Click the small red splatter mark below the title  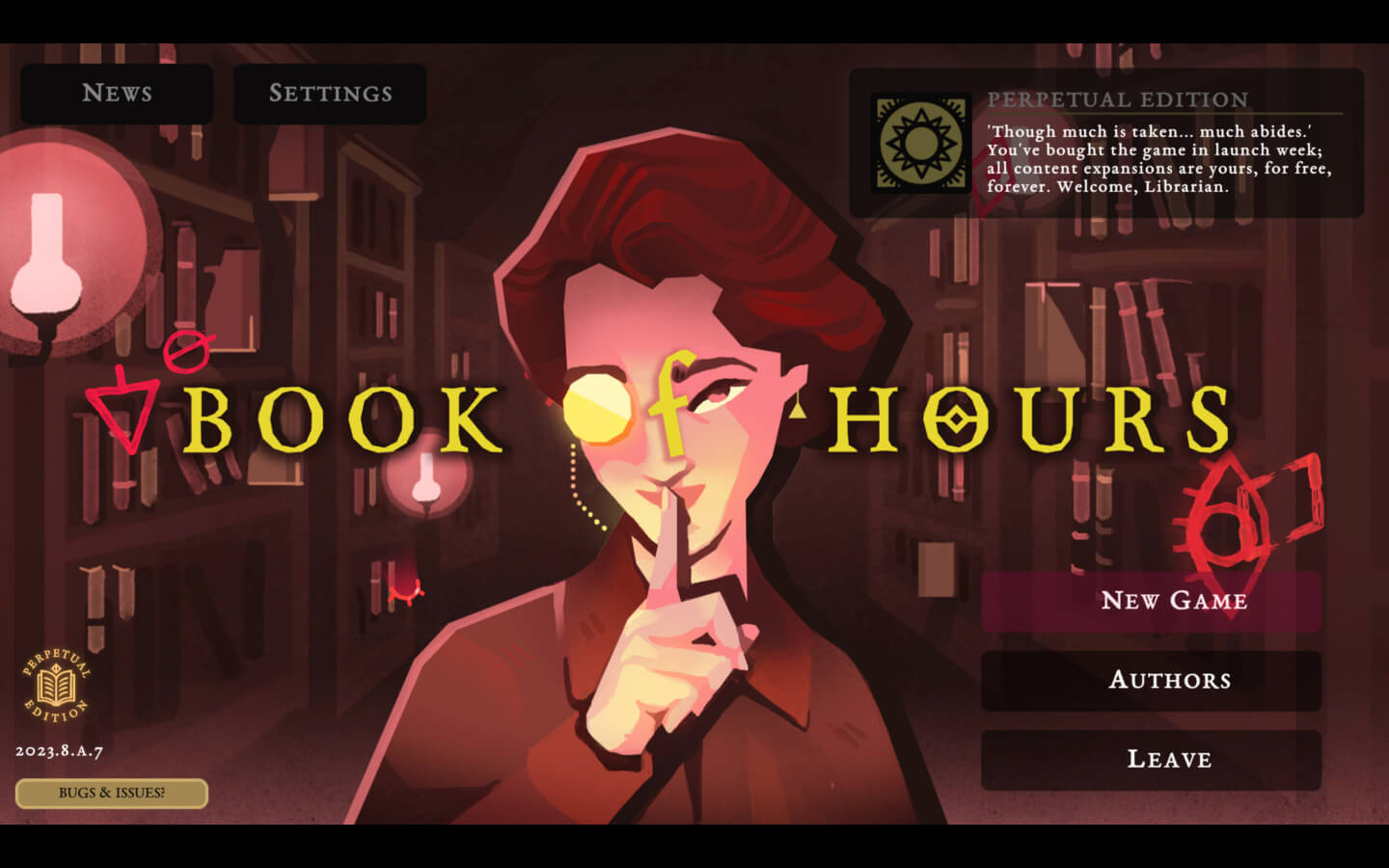405,593
